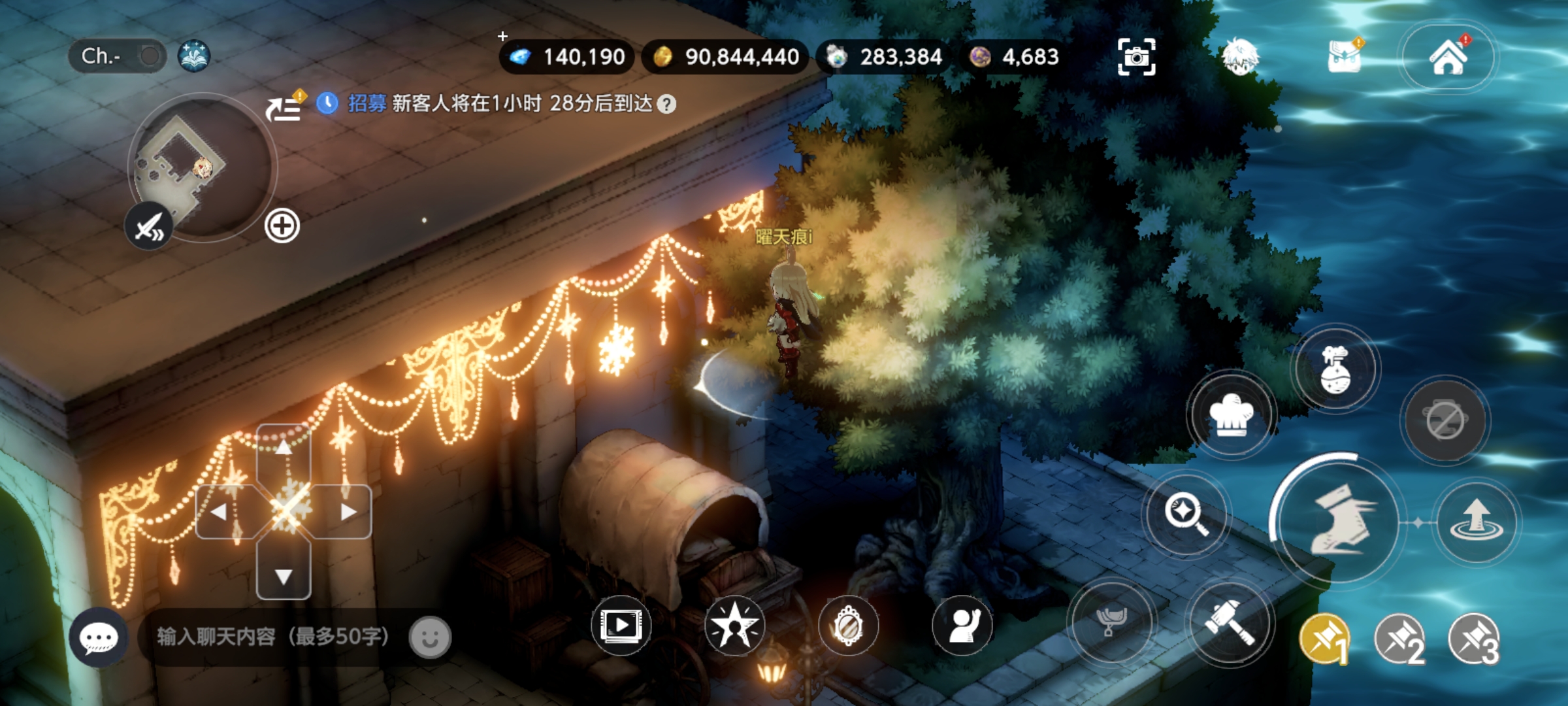The image size is (1568, 706).
Task: Move up with the D-pad up arrow
Action: 283,448
